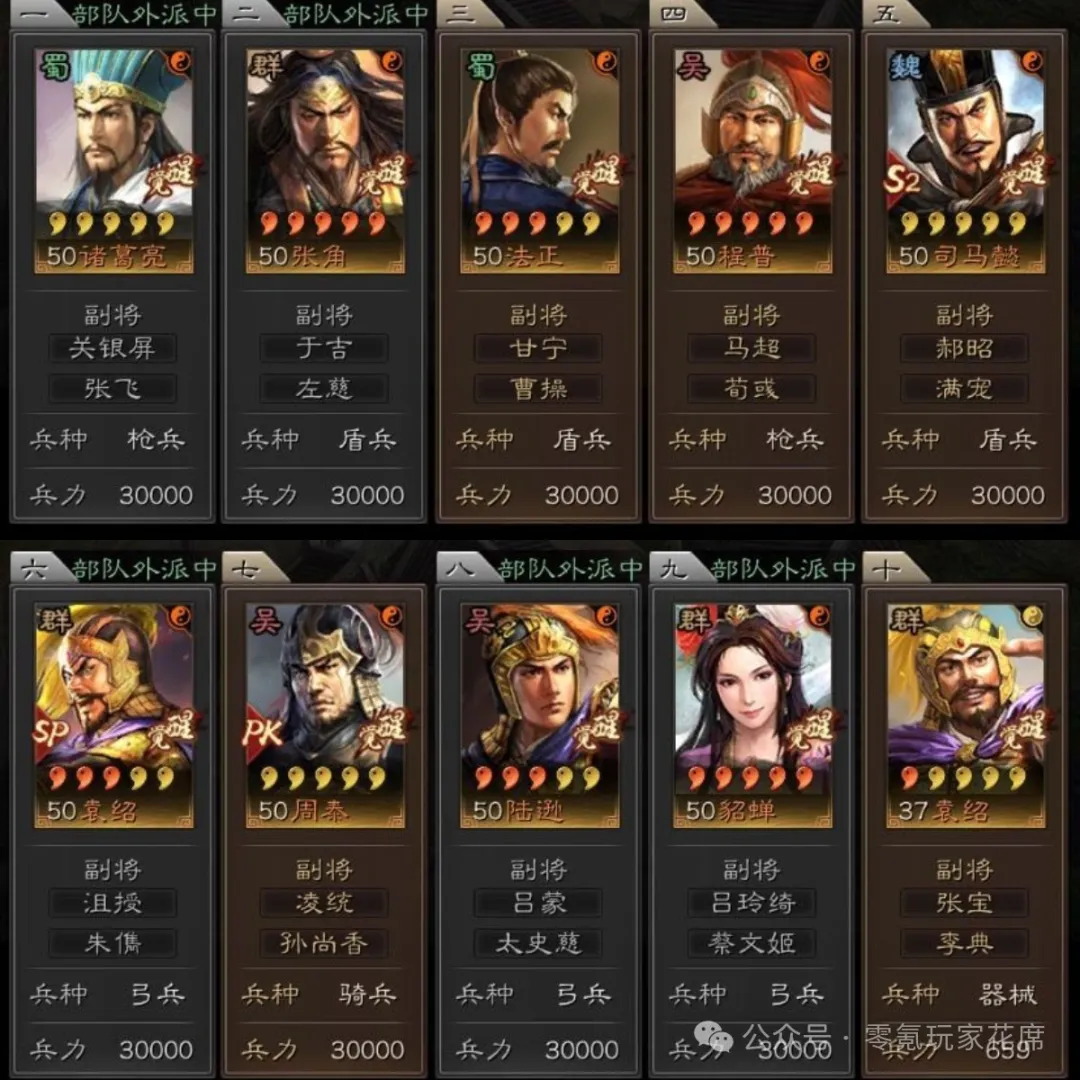The height and width of the screenshot is (1080, 1080).
Task: Open the 曹操 sub-general slot
Action: (x=539, y=388)
